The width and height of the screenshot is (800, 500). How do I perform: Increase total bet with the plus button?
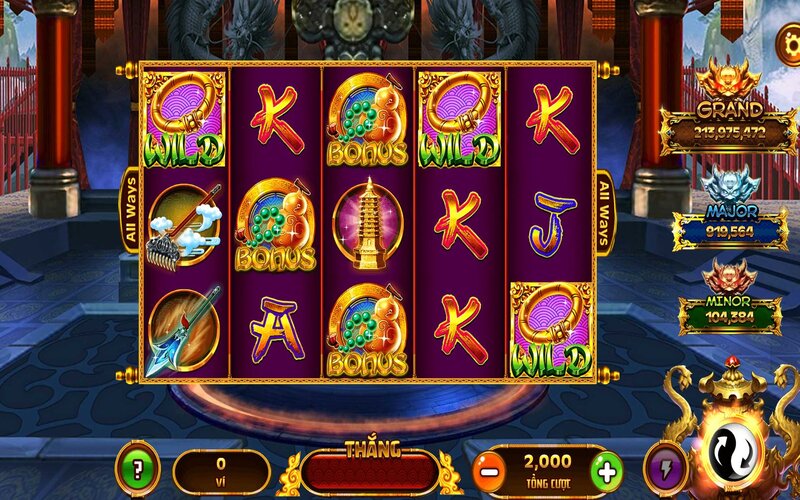(604, 469)
